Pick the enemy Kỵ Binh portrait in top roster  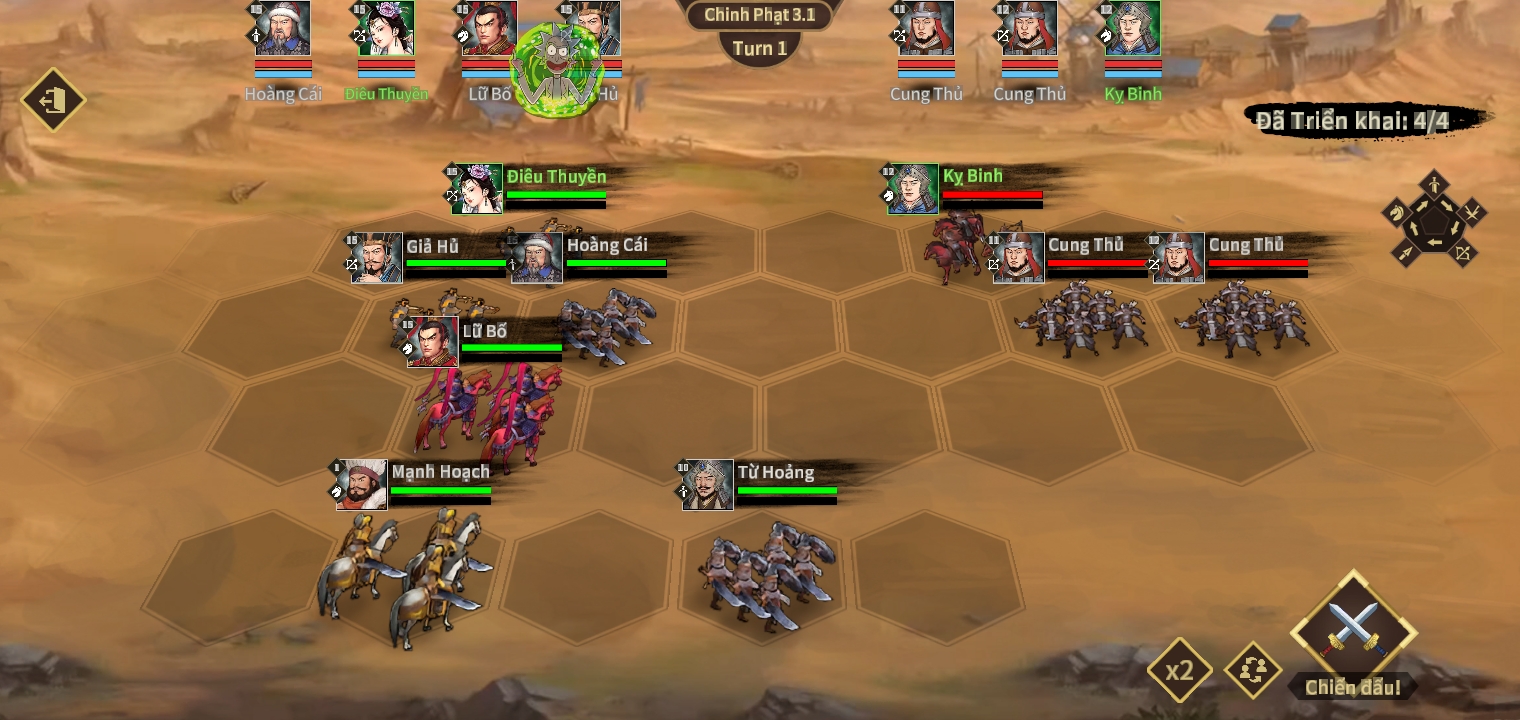pos(1133,30)
